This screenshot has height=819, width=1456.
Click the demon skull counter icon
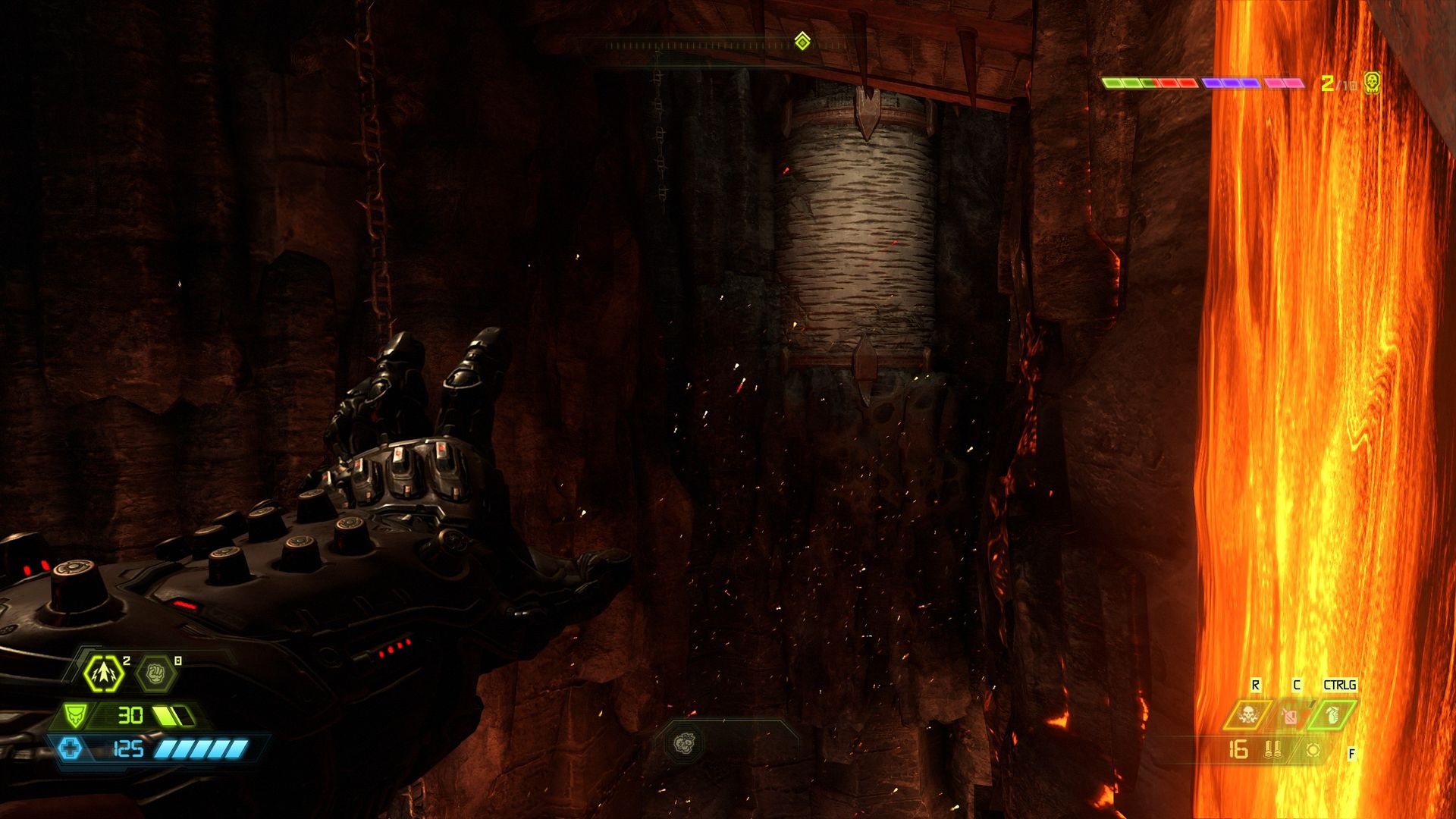1371,82
